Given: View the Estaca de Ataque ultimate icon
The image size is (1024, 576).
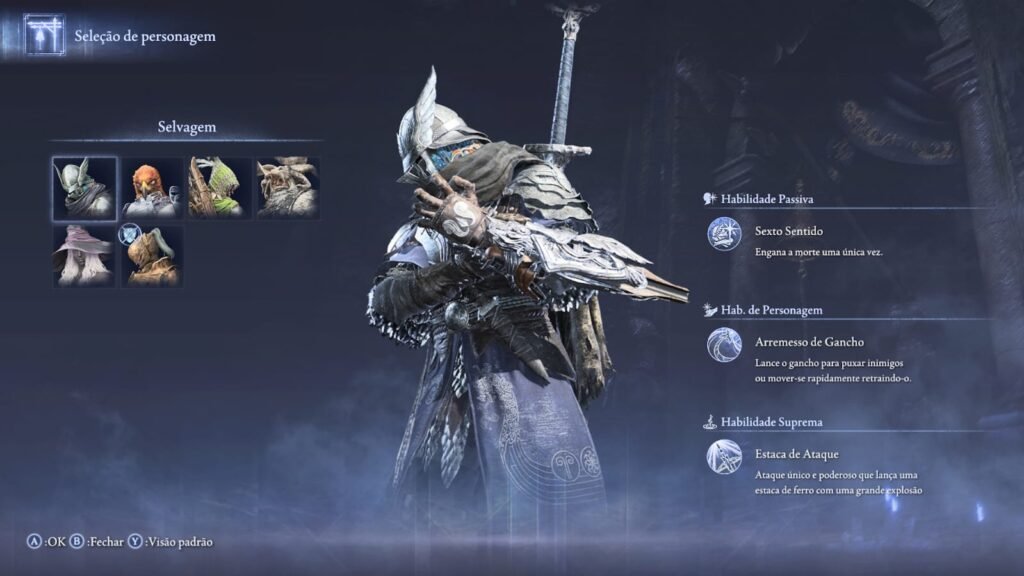Looking at the screenshot, I should (724, 457).
